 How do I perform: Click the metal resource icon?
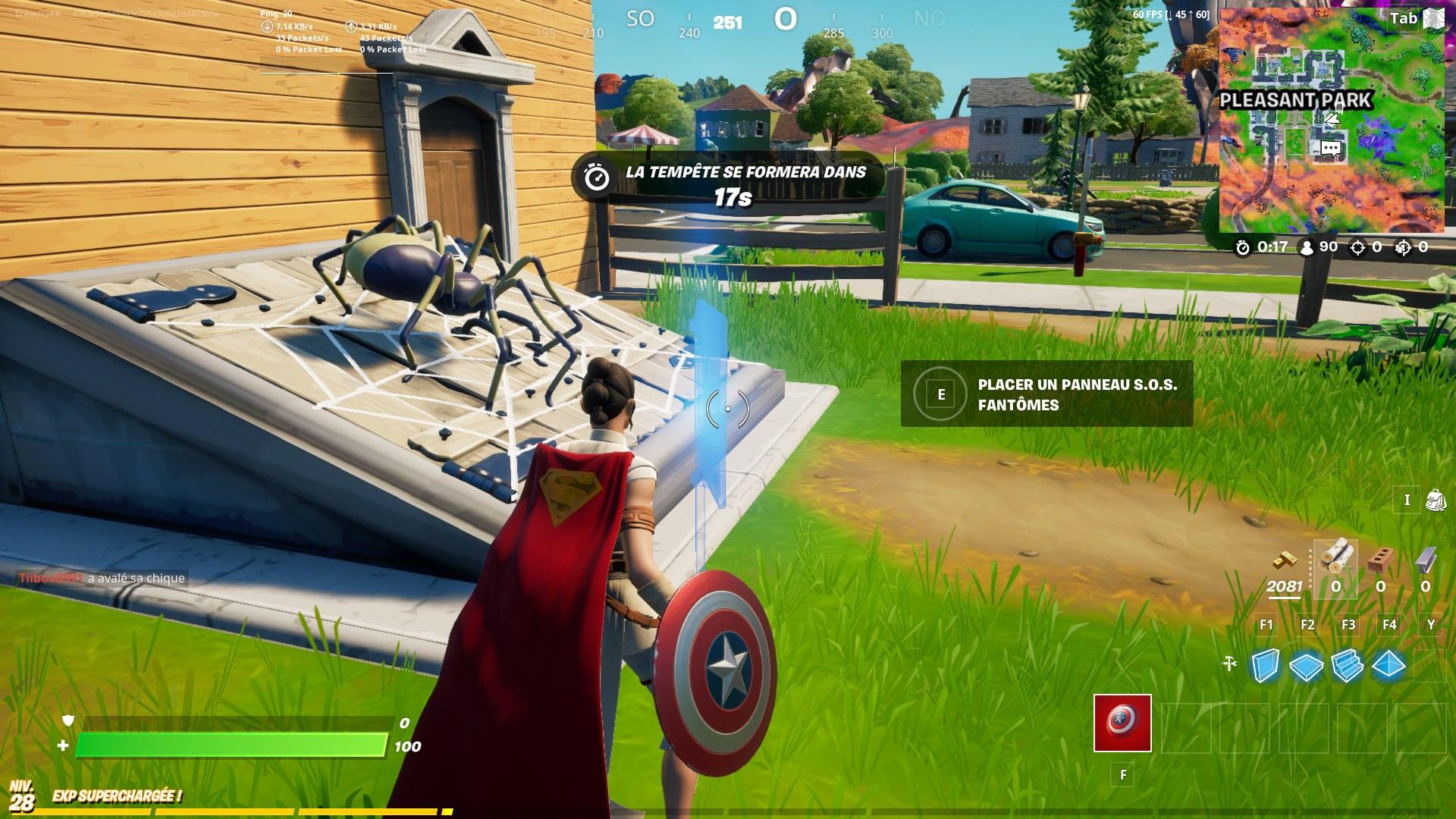(x=1426, y=560)
